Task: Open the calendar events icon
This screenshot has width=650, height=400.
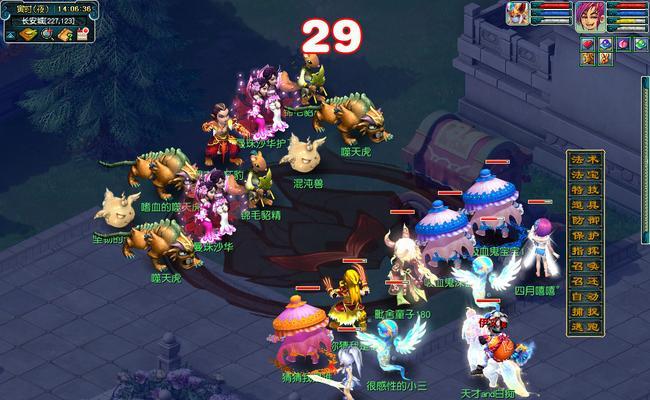Action: [84, 35]
